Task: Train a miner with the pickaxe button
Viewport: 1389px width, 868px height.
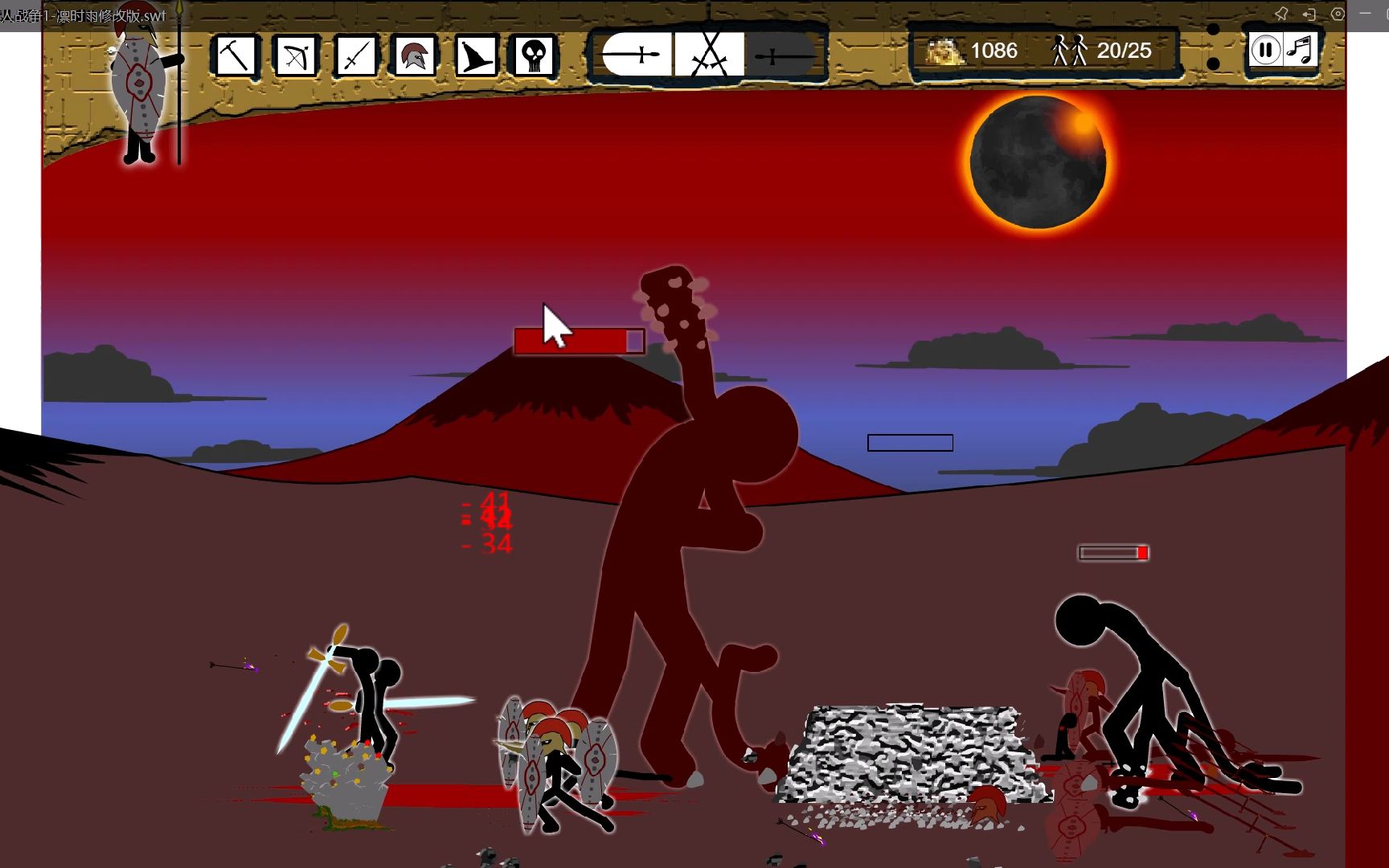Action: coord(235,55)
